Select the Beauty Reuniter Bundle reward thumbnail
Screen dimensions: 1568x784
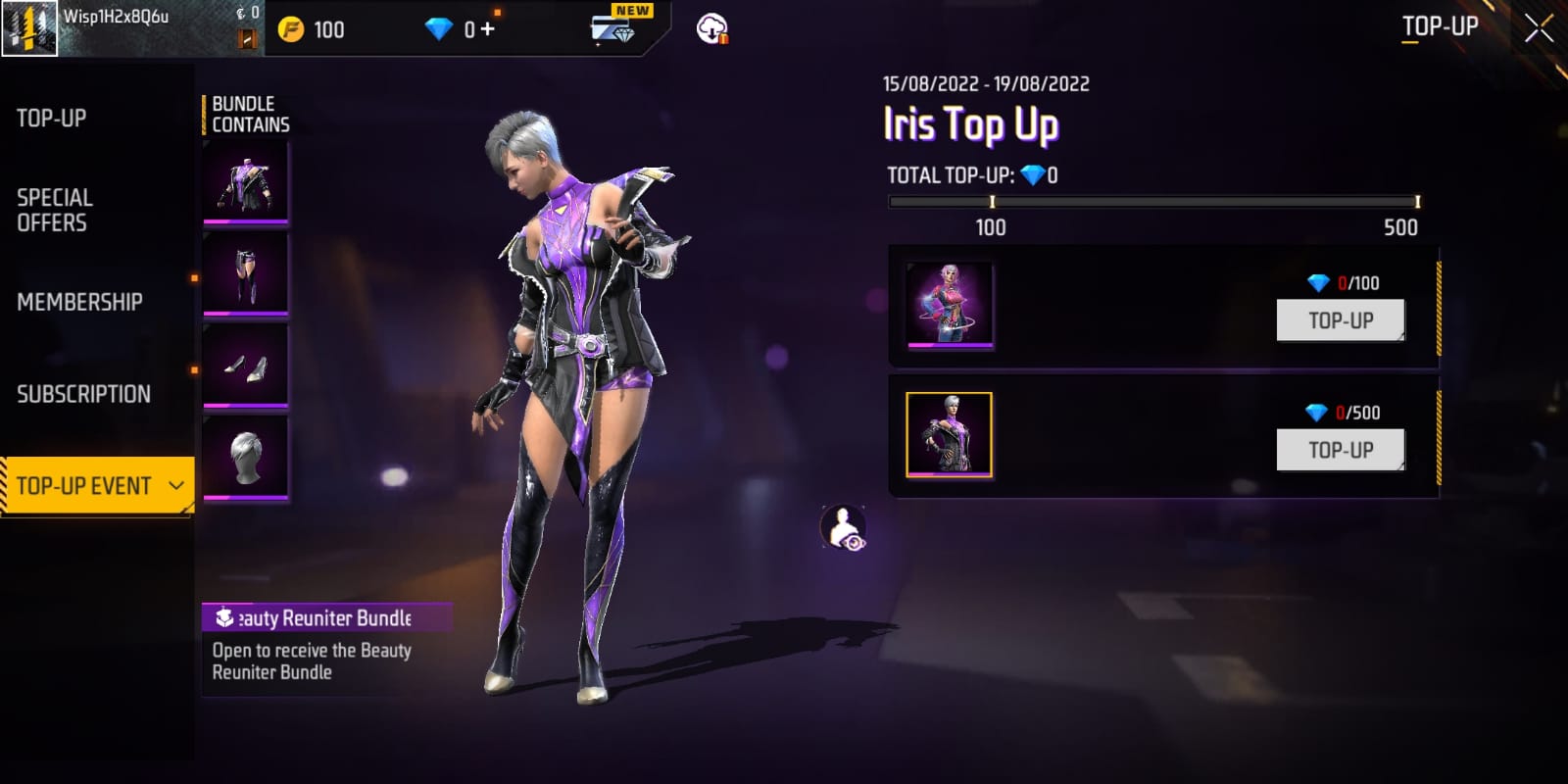point(949,435)
